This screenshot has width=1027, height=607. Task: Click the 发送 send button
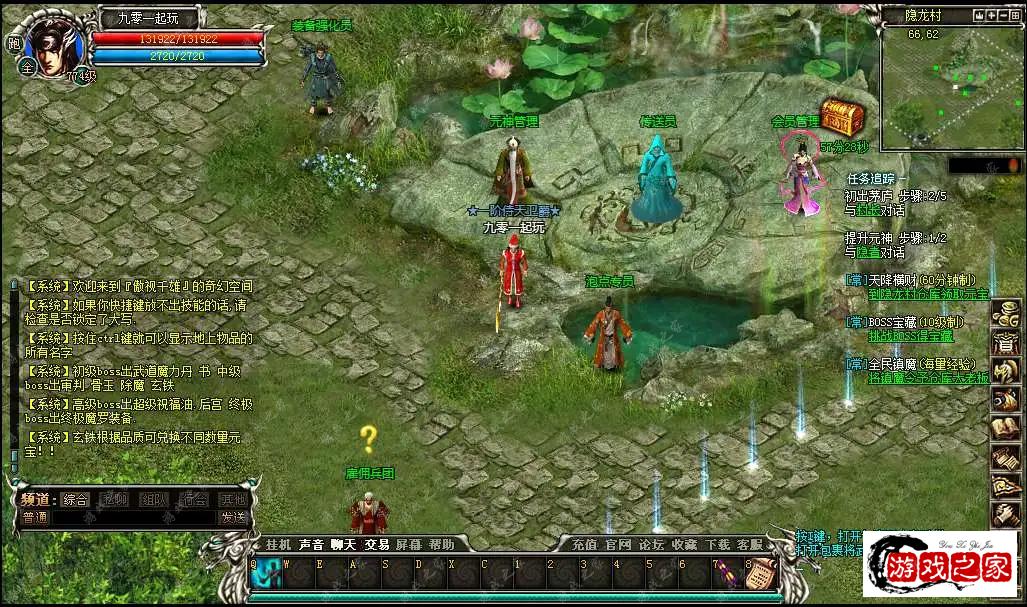coord(233,517)
